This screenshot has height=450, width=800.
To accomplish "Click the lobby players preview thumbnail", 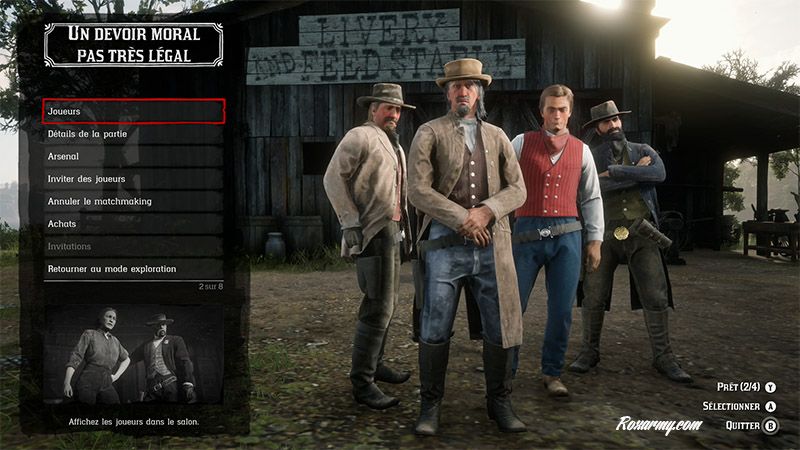I will click(133, 355).
